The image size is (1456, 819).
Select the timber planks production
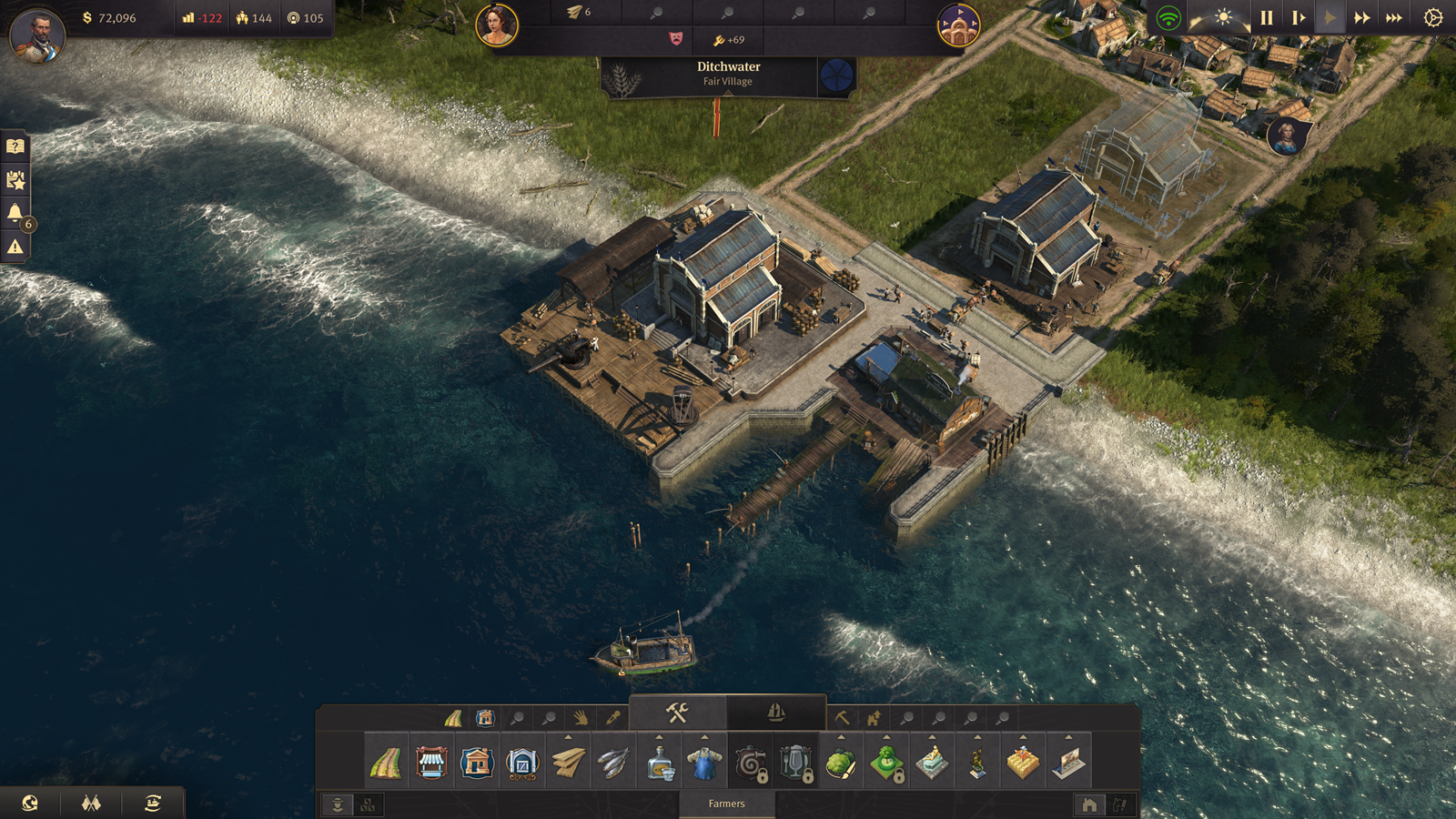coord(568,763)
